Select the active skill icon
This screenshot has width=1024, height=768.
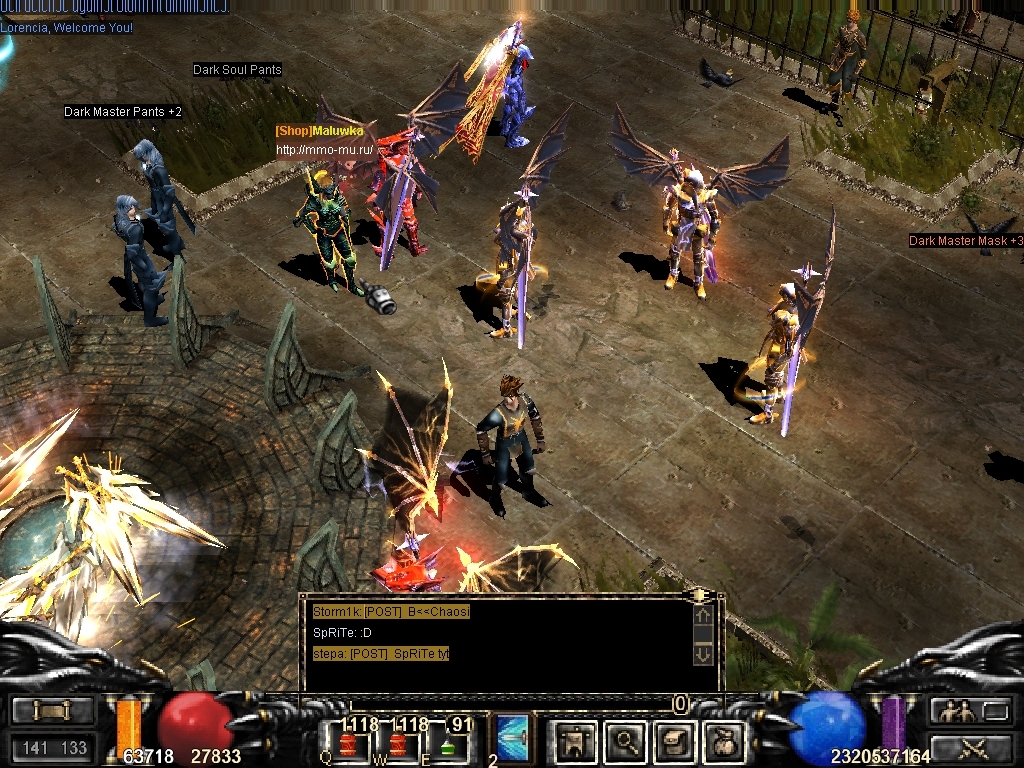pos(513,737)
